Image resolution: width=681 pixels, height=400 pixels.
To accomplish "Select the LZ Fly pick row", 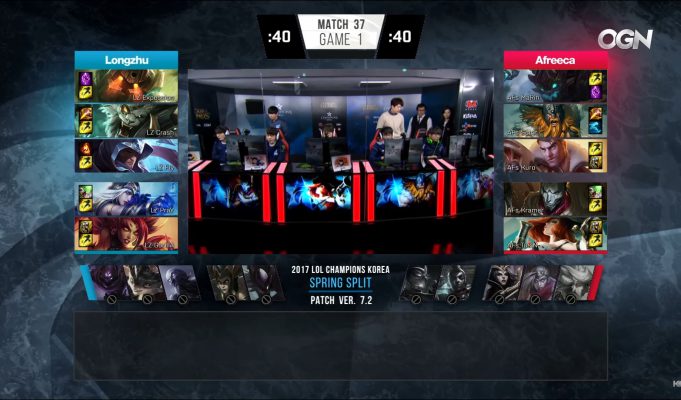I will [x=135, y=156].
